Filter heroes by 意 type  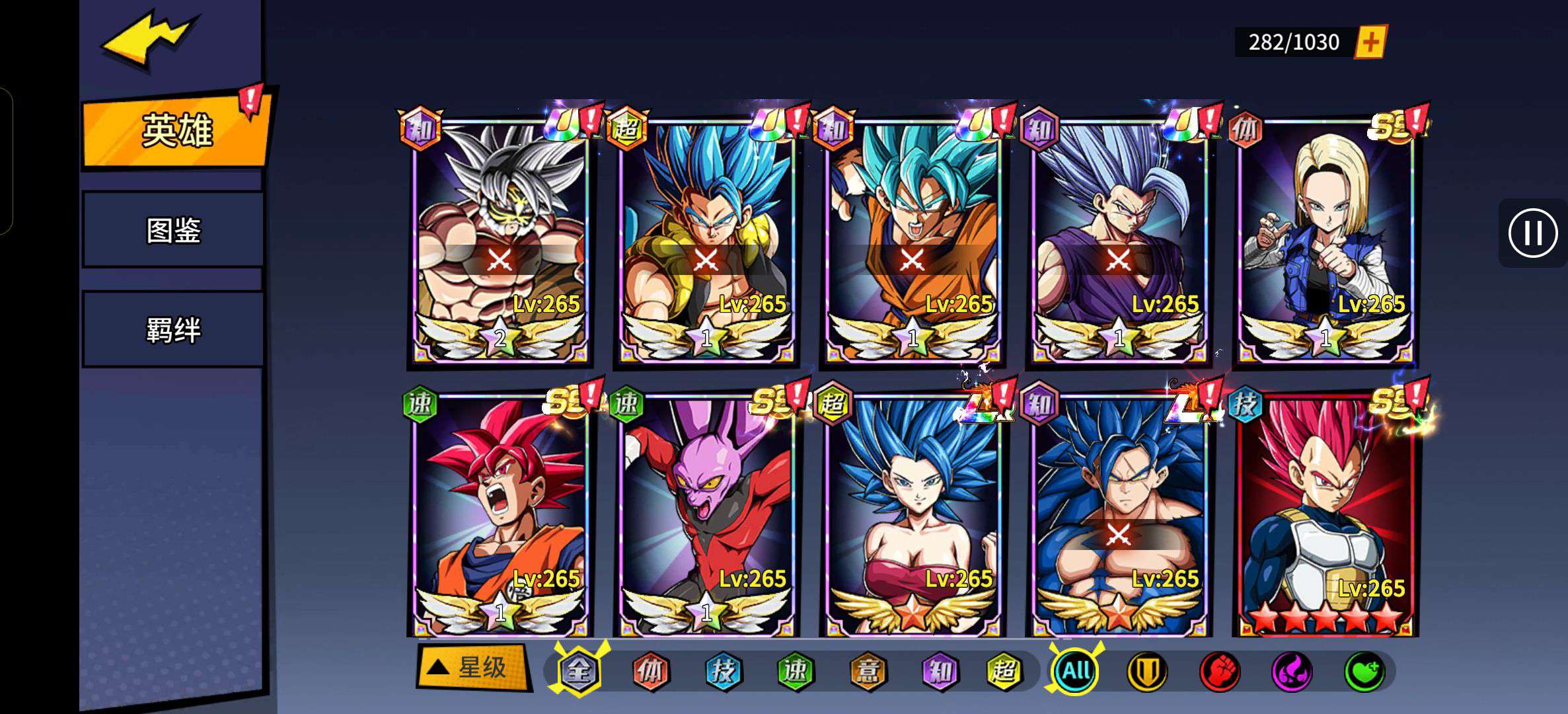point(867,672)
